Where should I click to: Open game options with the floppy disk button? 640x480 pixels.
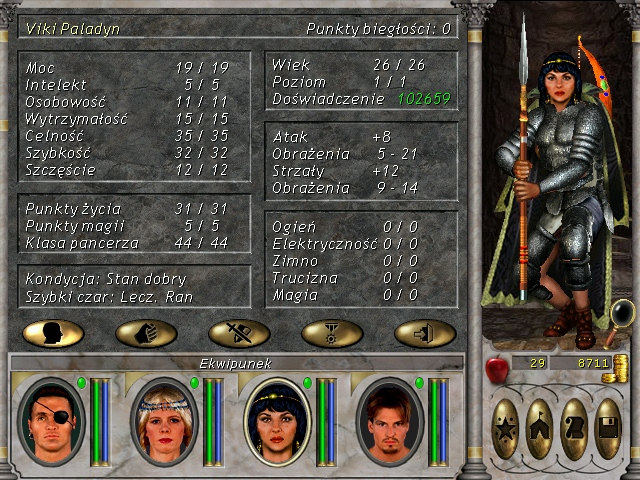click(x=608, y=429)
